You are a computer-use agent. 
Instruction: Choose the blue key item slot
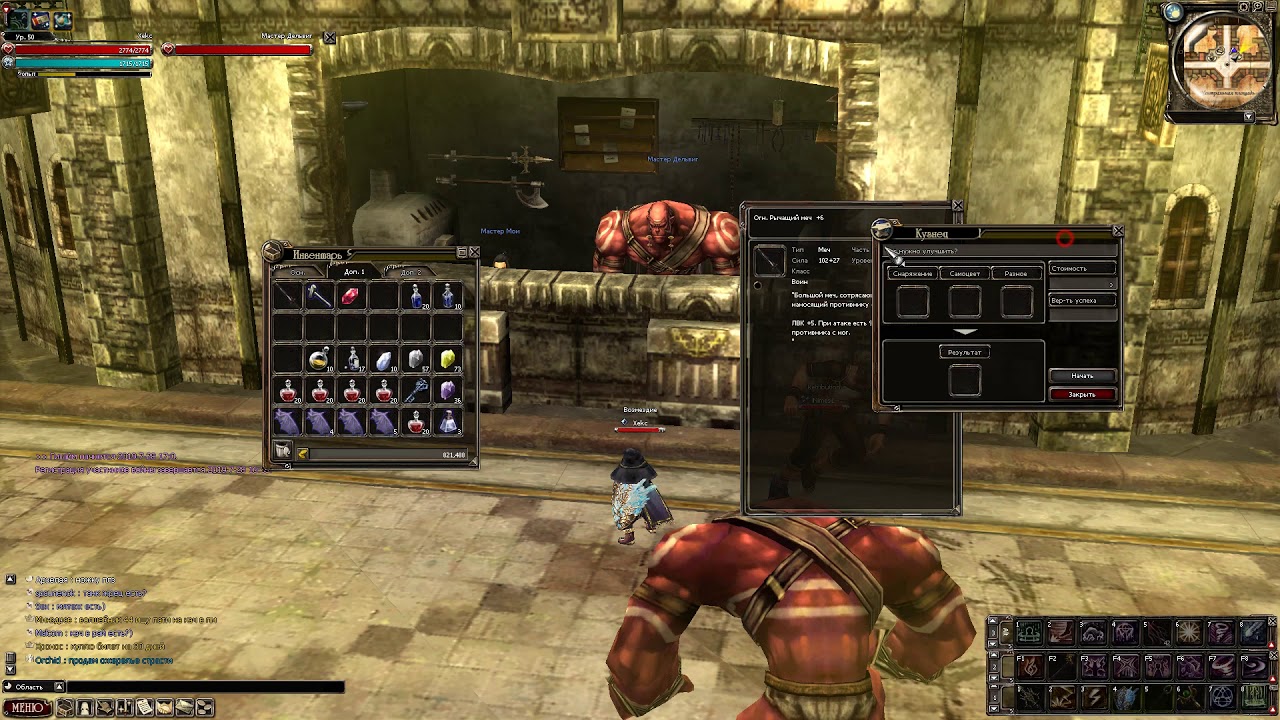pyautogui.click(x=416, y=391)
